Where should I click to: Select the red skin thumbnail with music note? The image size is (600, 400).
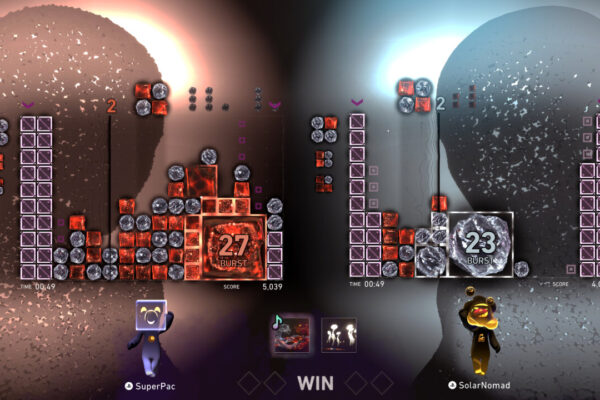291,334
